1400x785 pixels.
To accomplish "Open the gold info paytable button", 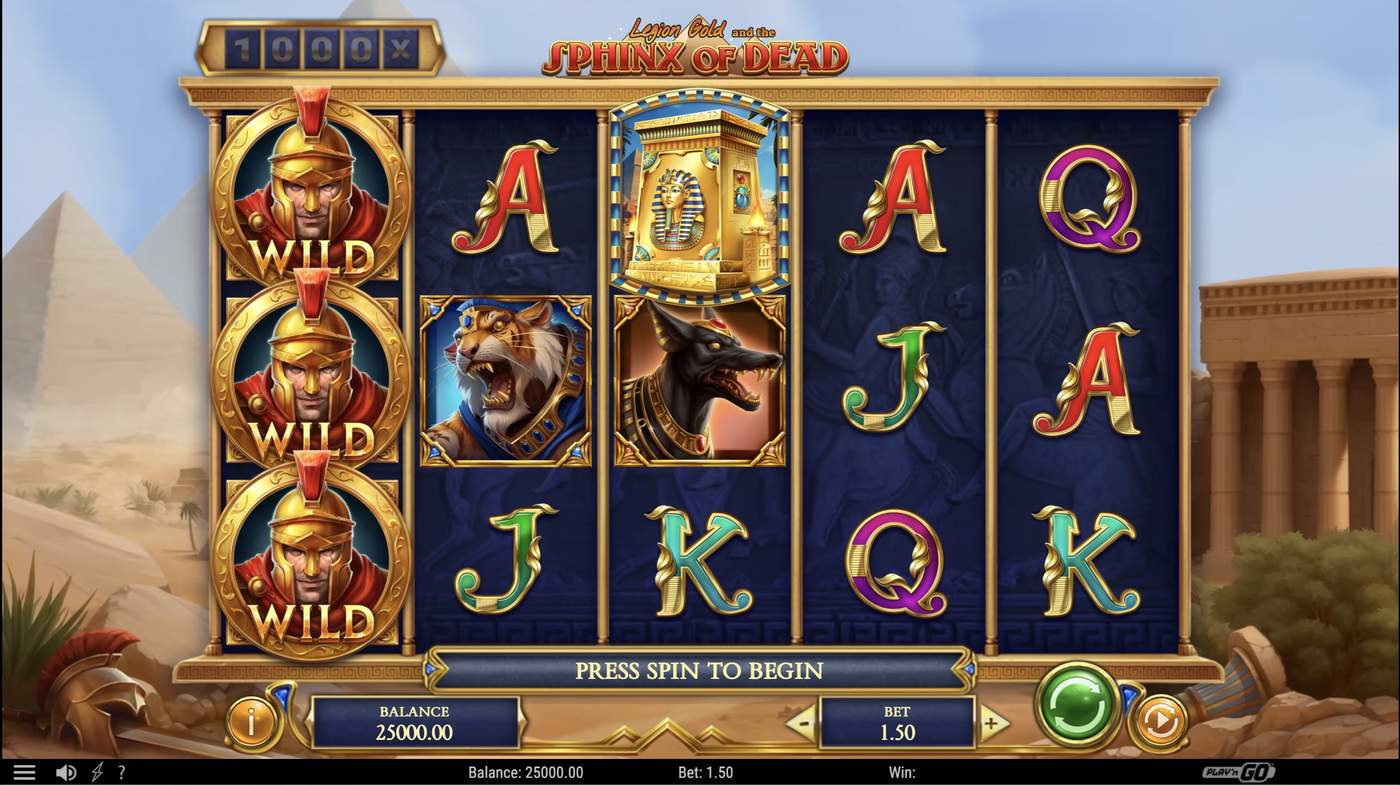I will click(x=250, y=722).
